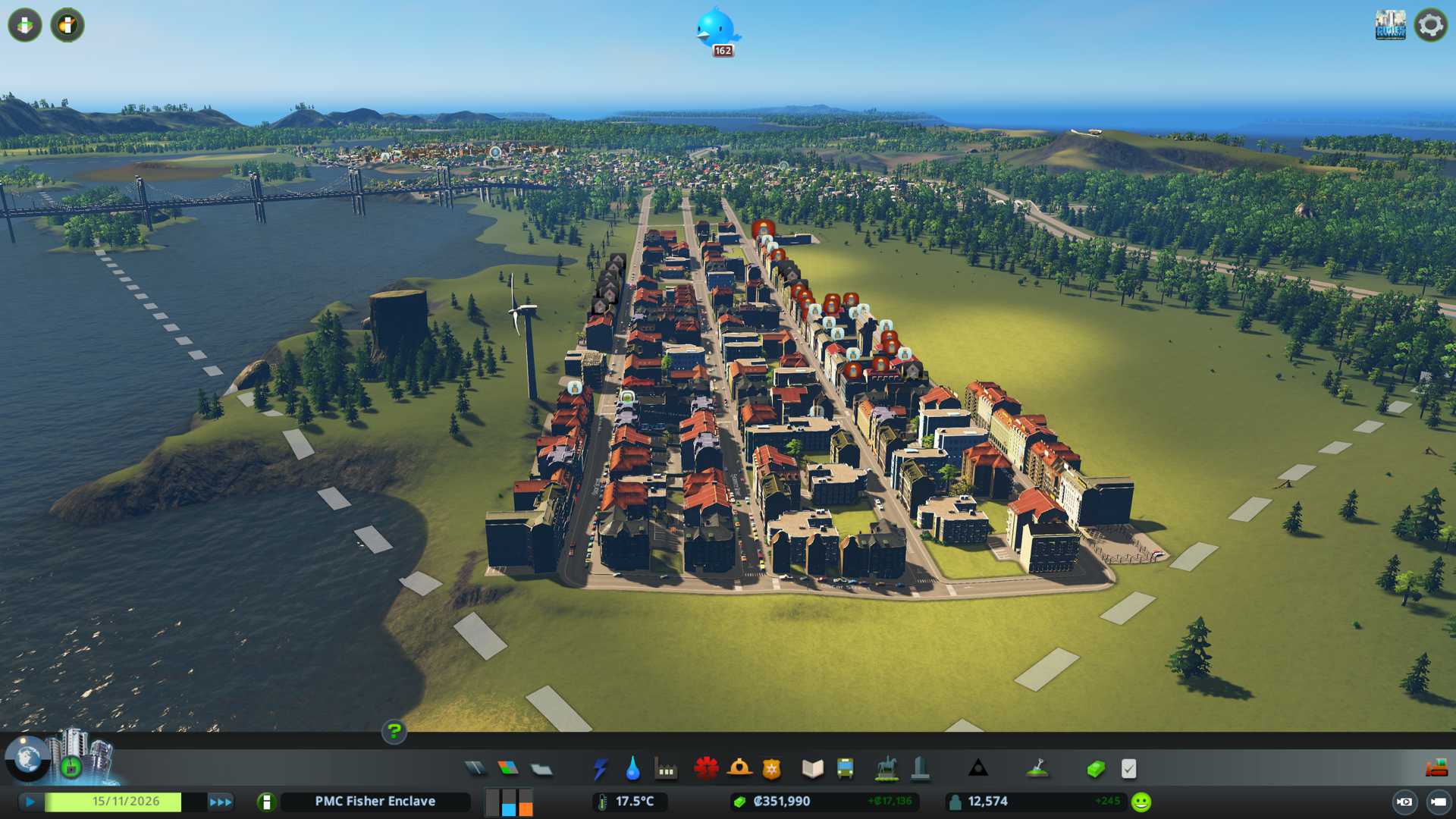This screenshot has width=1456, height=819.
Task: Open the Economy money panel
Action: (1096, 769)
